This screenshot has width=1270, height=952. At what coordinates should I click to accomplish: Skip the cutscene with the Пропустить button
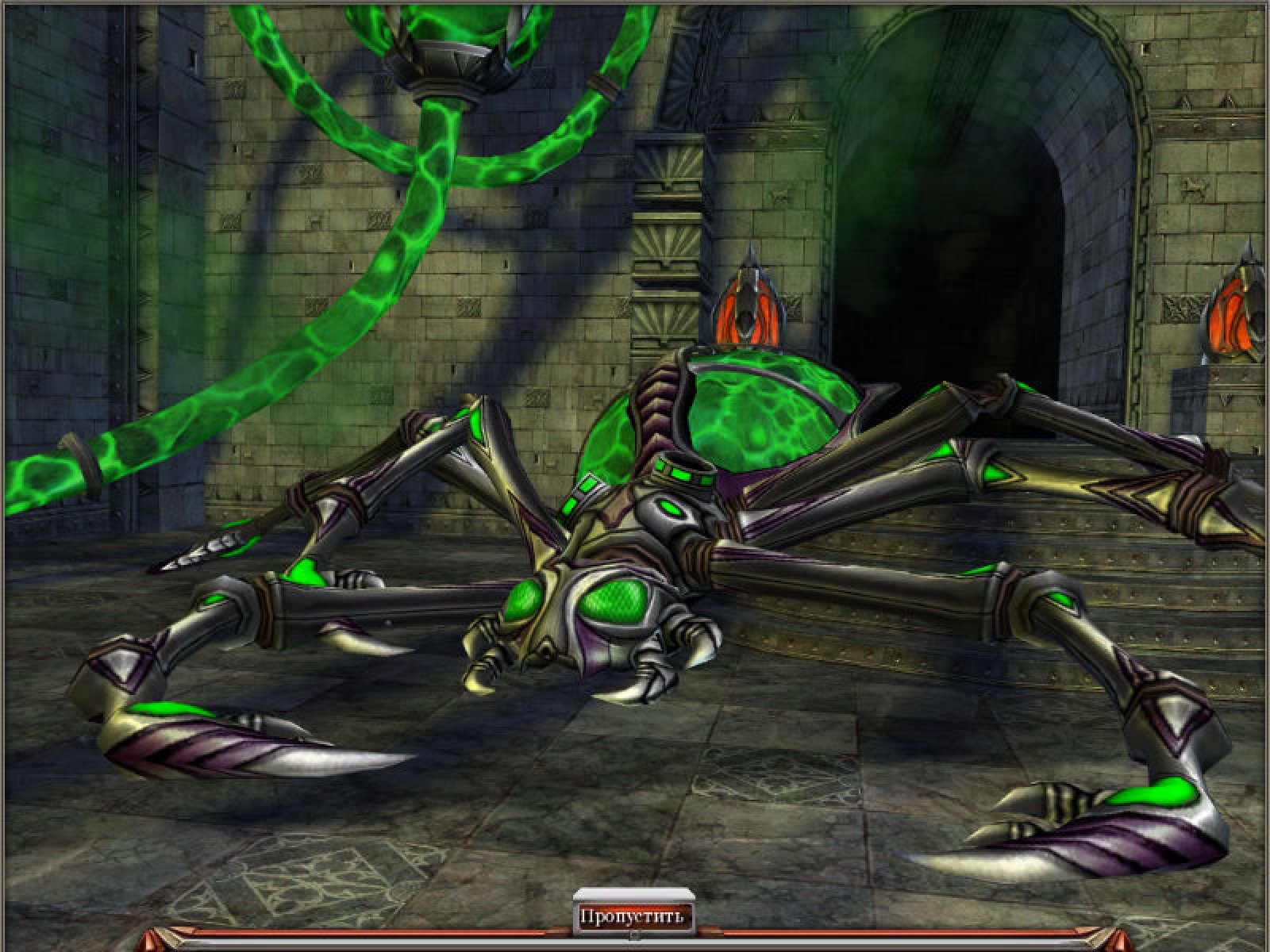tap(633, 917)
